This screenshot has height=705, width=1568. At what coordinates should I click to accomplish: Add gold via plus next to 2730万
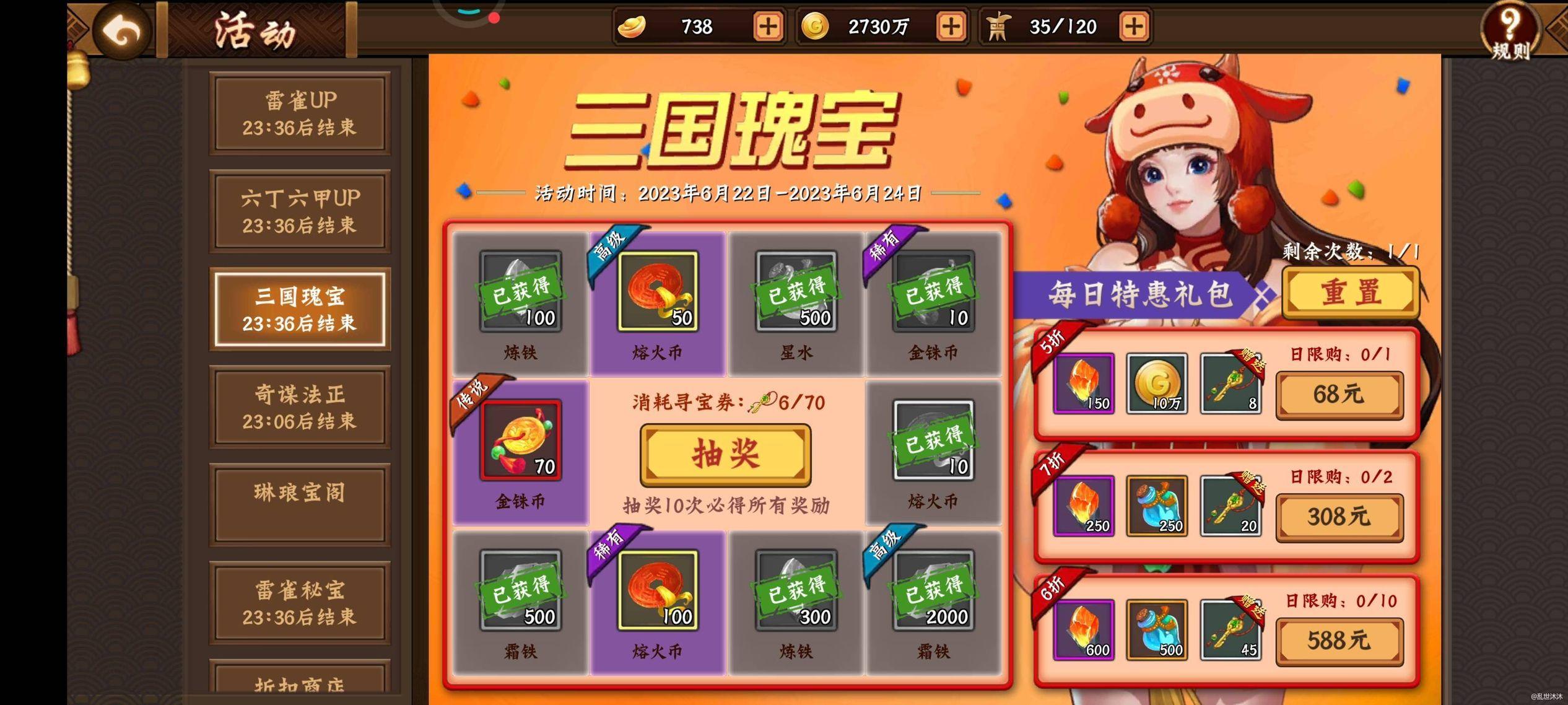click(x=951, y=27)
